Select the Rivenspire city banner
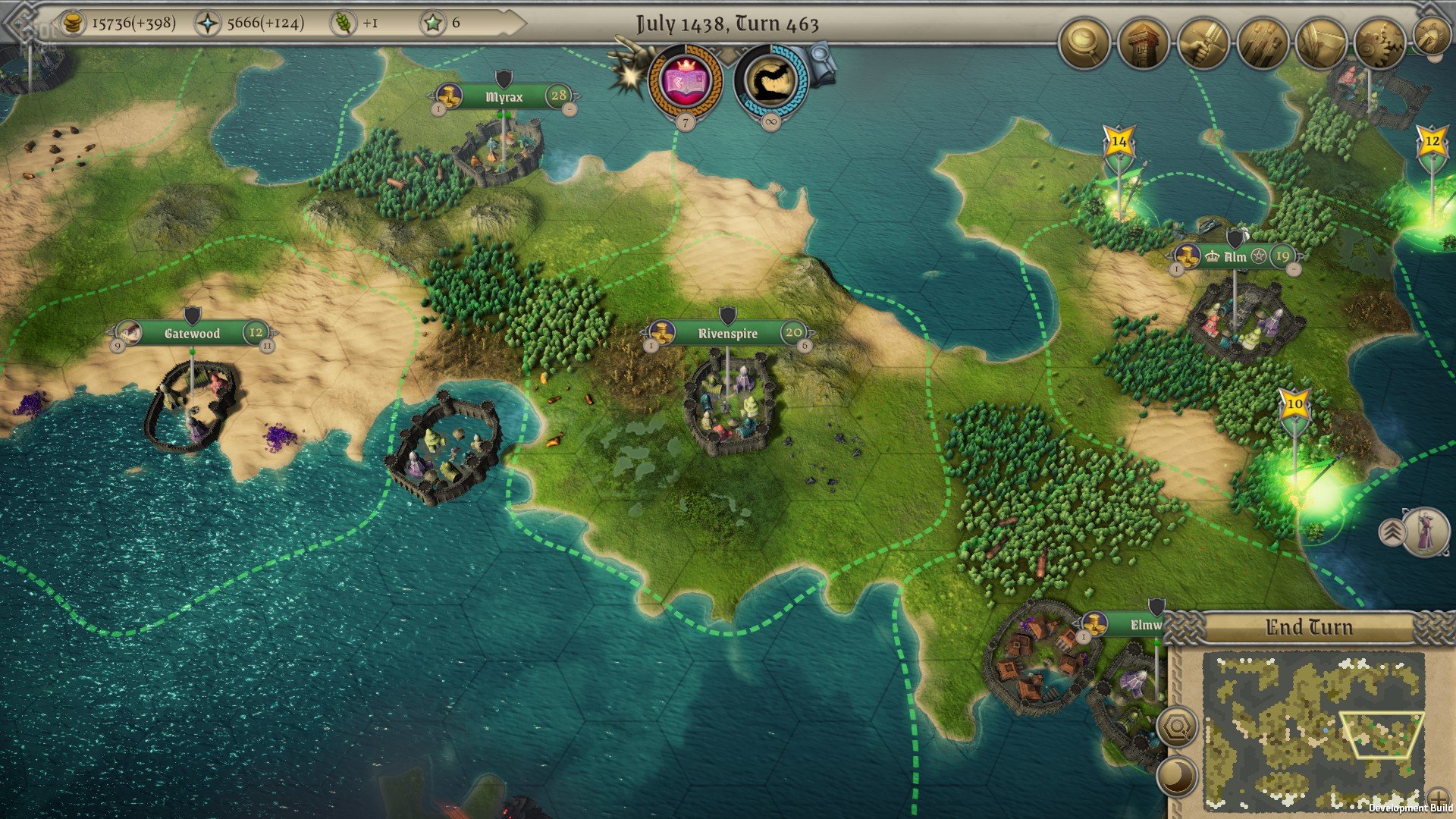This screenshot has height=819, width=1456. click(726, 333)
